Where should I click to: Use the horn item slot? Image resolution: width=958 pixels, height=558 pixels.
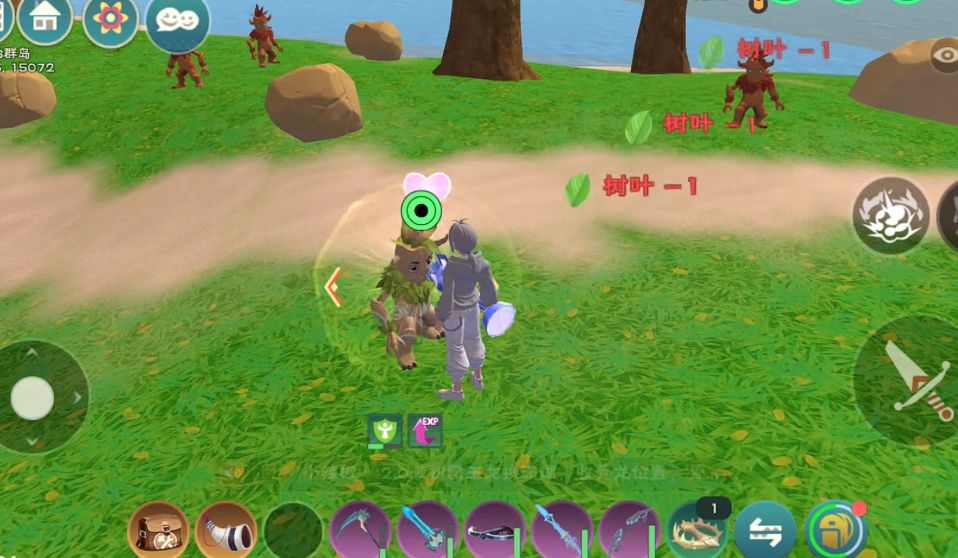point(226,530)
